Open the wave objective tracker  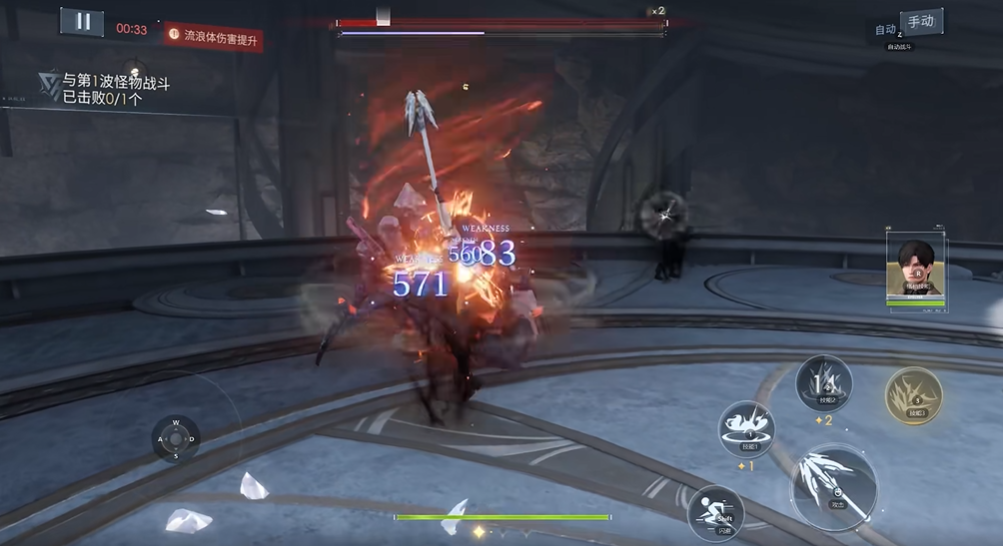coord(104,89)
